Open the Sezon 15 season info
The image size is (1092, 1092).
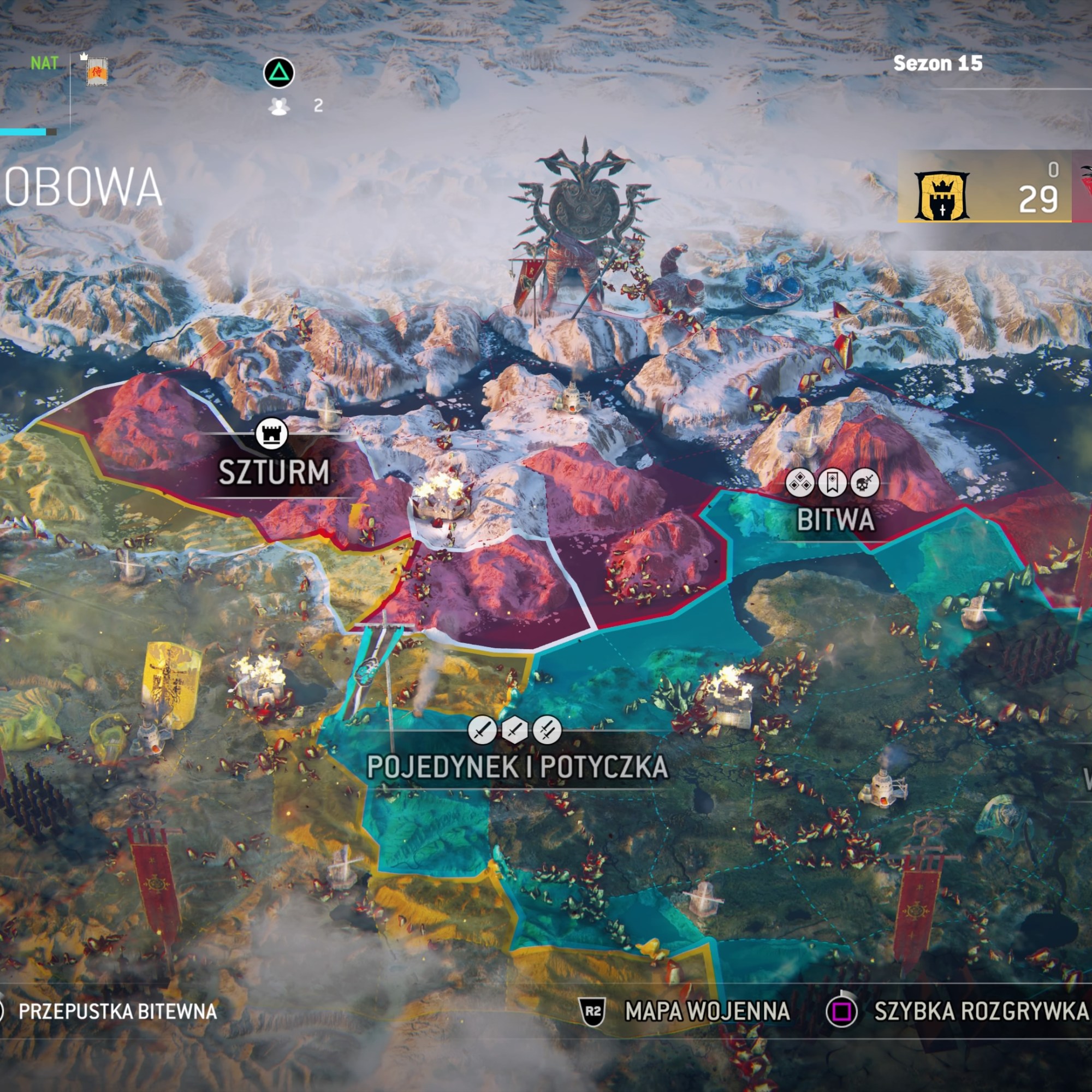[937, 63]
